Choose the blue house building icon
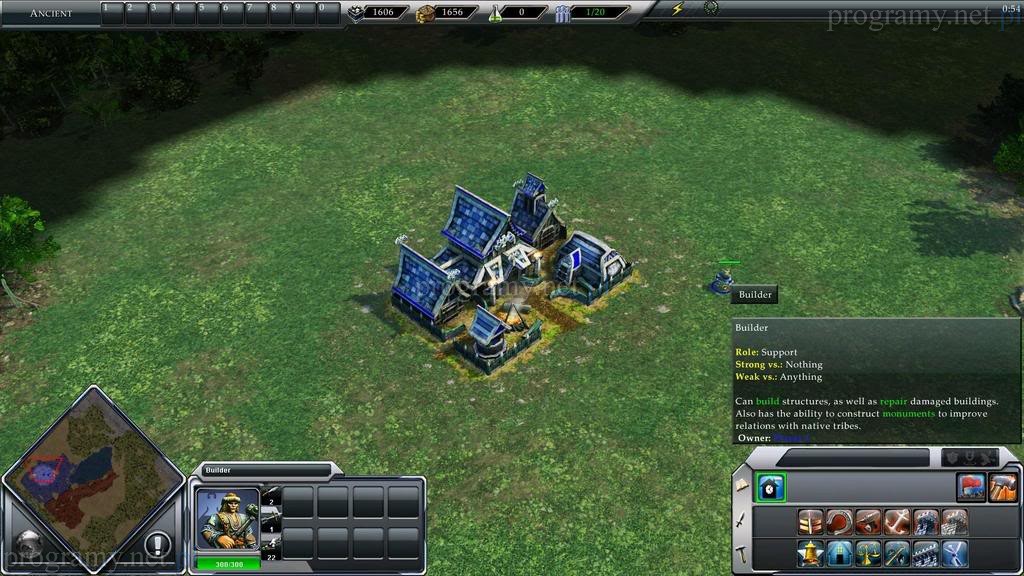 click(839, 552)
